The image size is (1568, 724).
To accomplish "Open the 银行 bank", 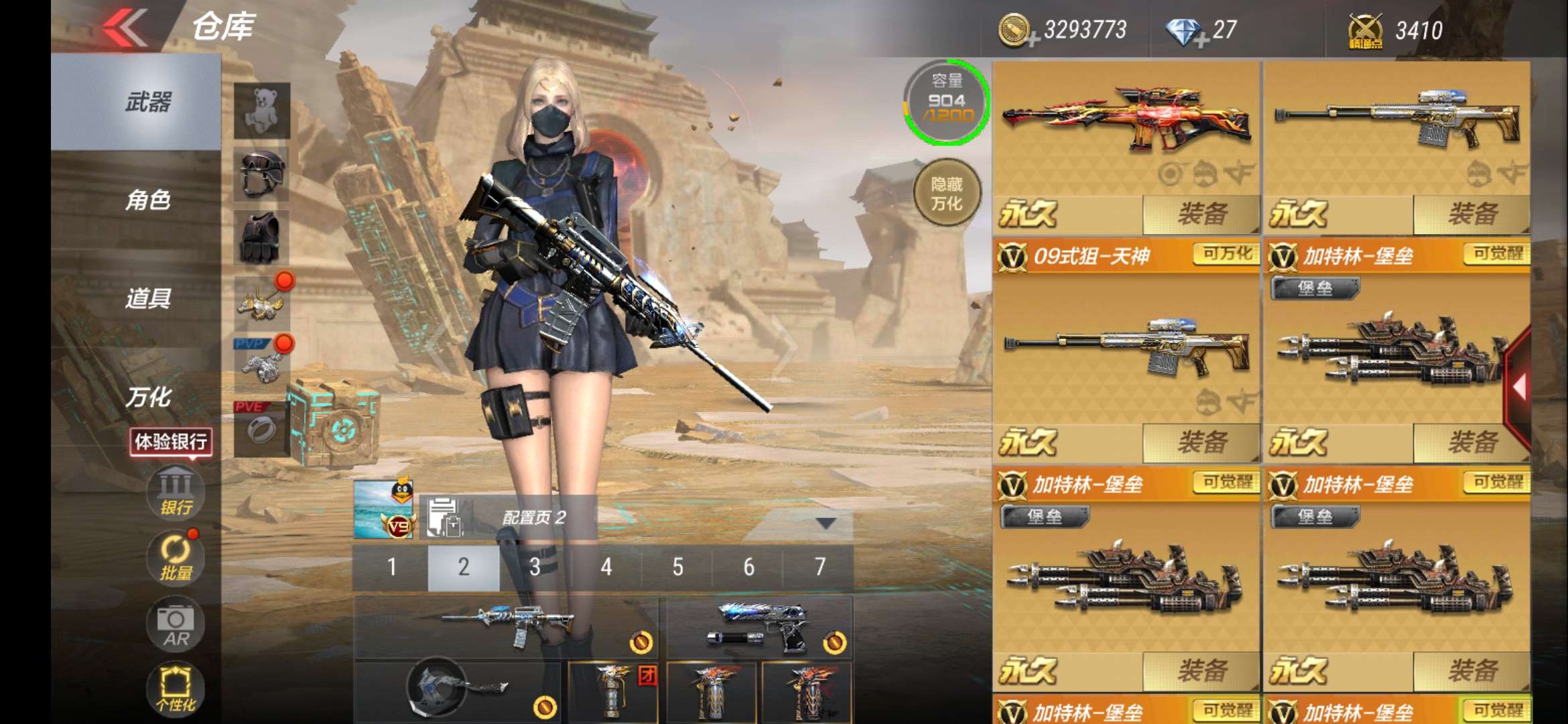I will pyautogui.click(x=176, y=493).
